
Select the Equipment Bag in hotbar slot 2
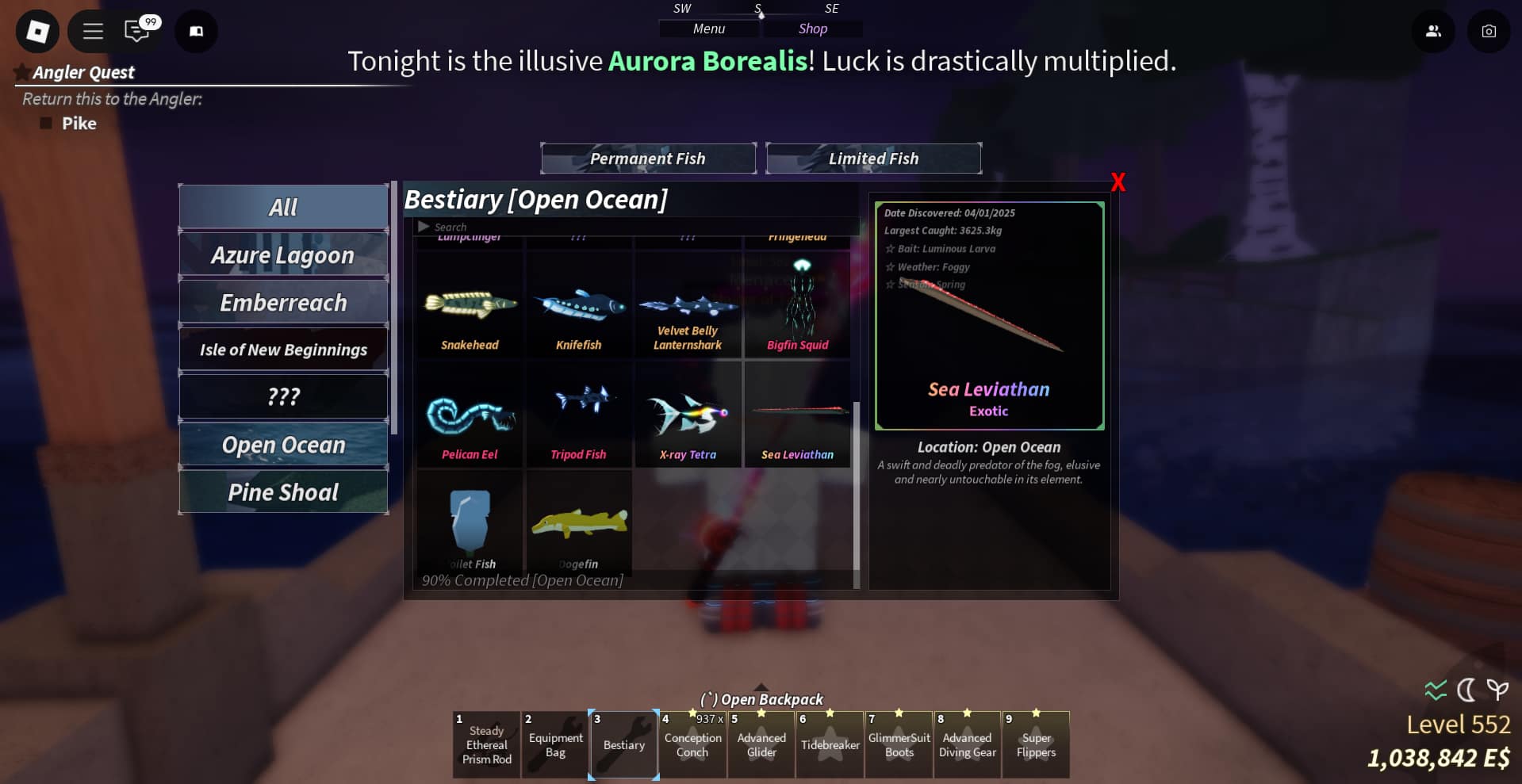pos(554,744)
